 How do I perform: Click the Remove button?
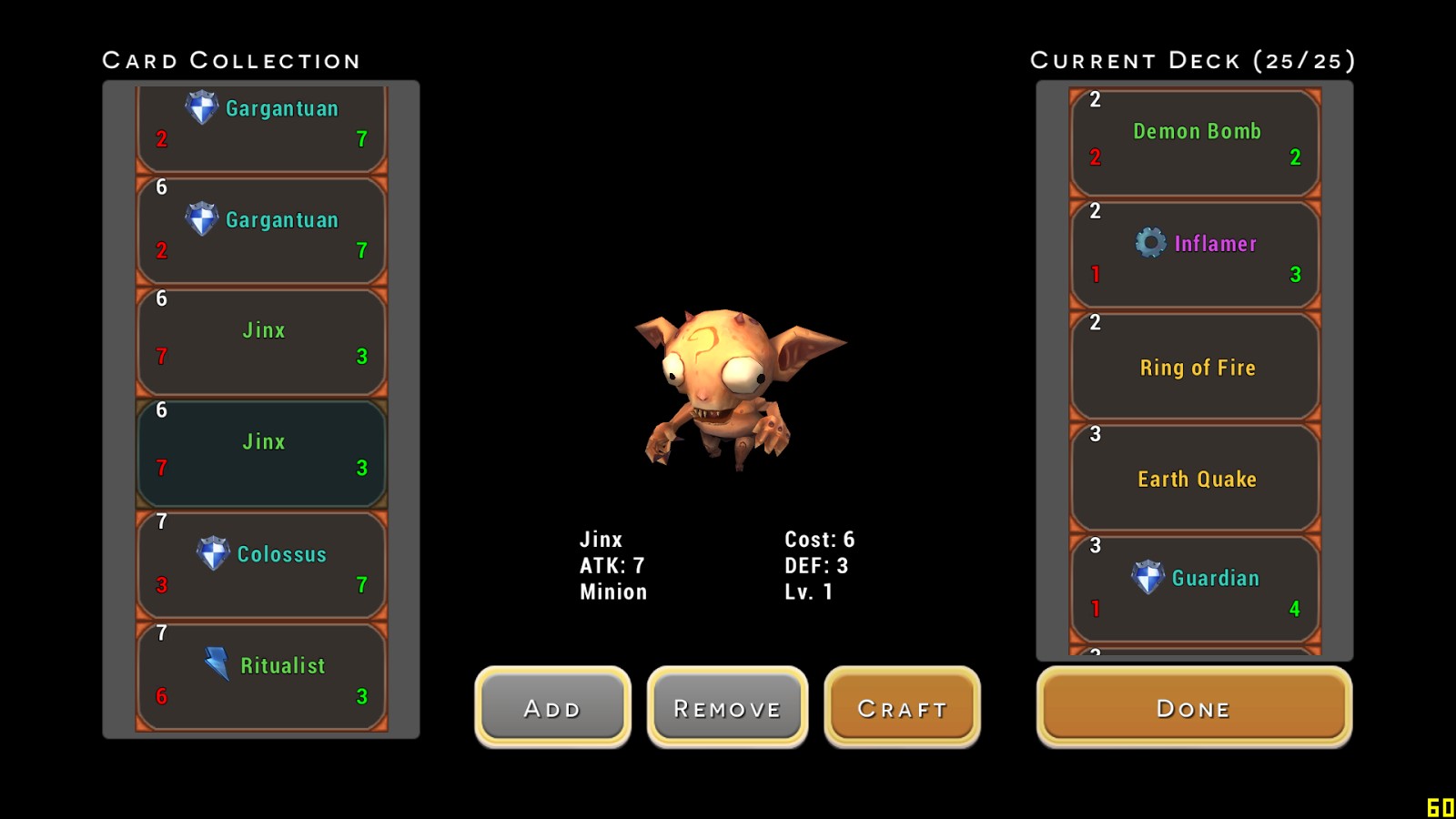727,707
